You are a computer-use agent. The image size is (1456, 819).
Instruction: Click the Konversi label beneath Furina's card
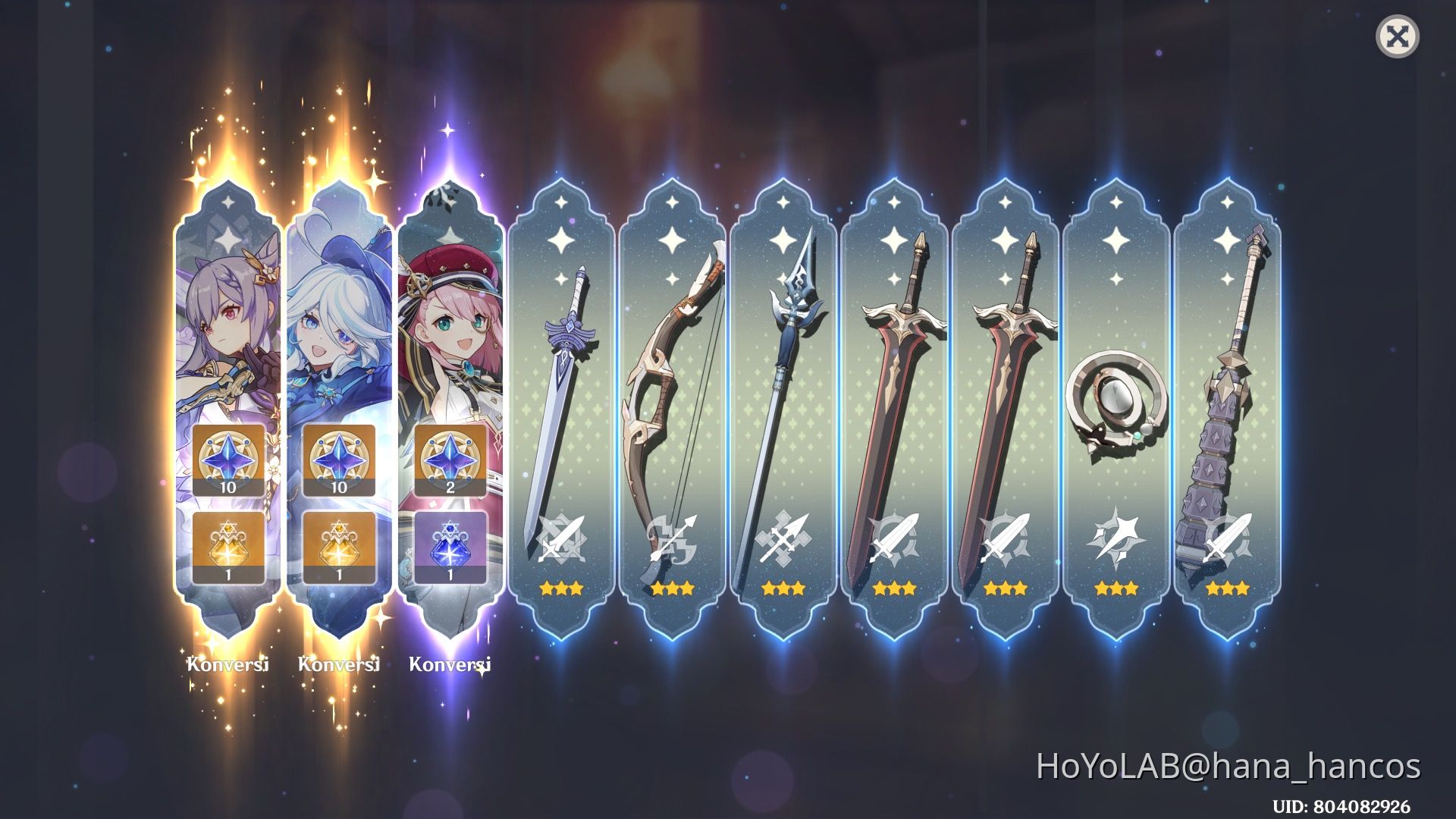339,665
